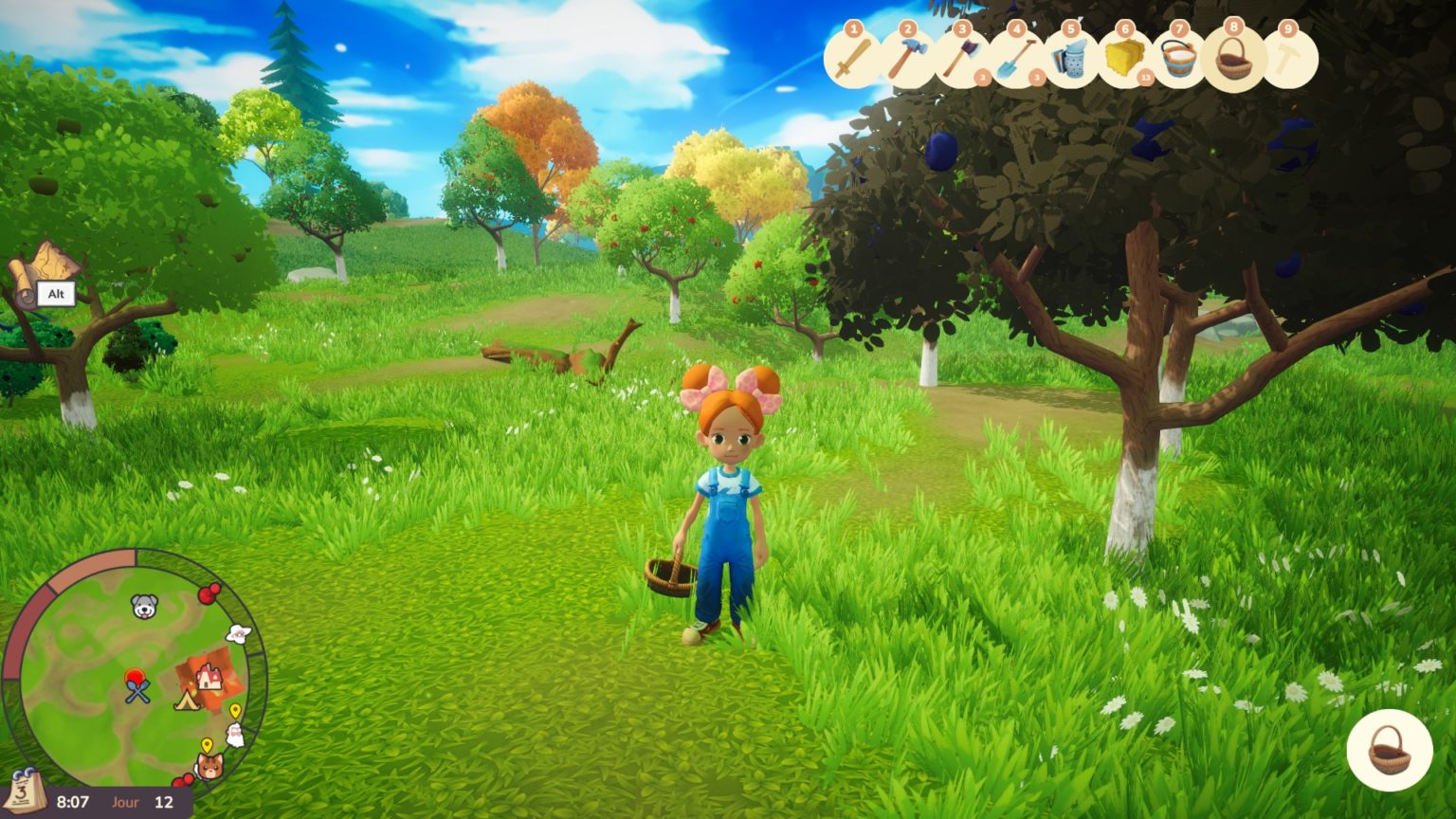Open the calendar icon beside the clock
1456x819 pixels.
tap(25, 792)
